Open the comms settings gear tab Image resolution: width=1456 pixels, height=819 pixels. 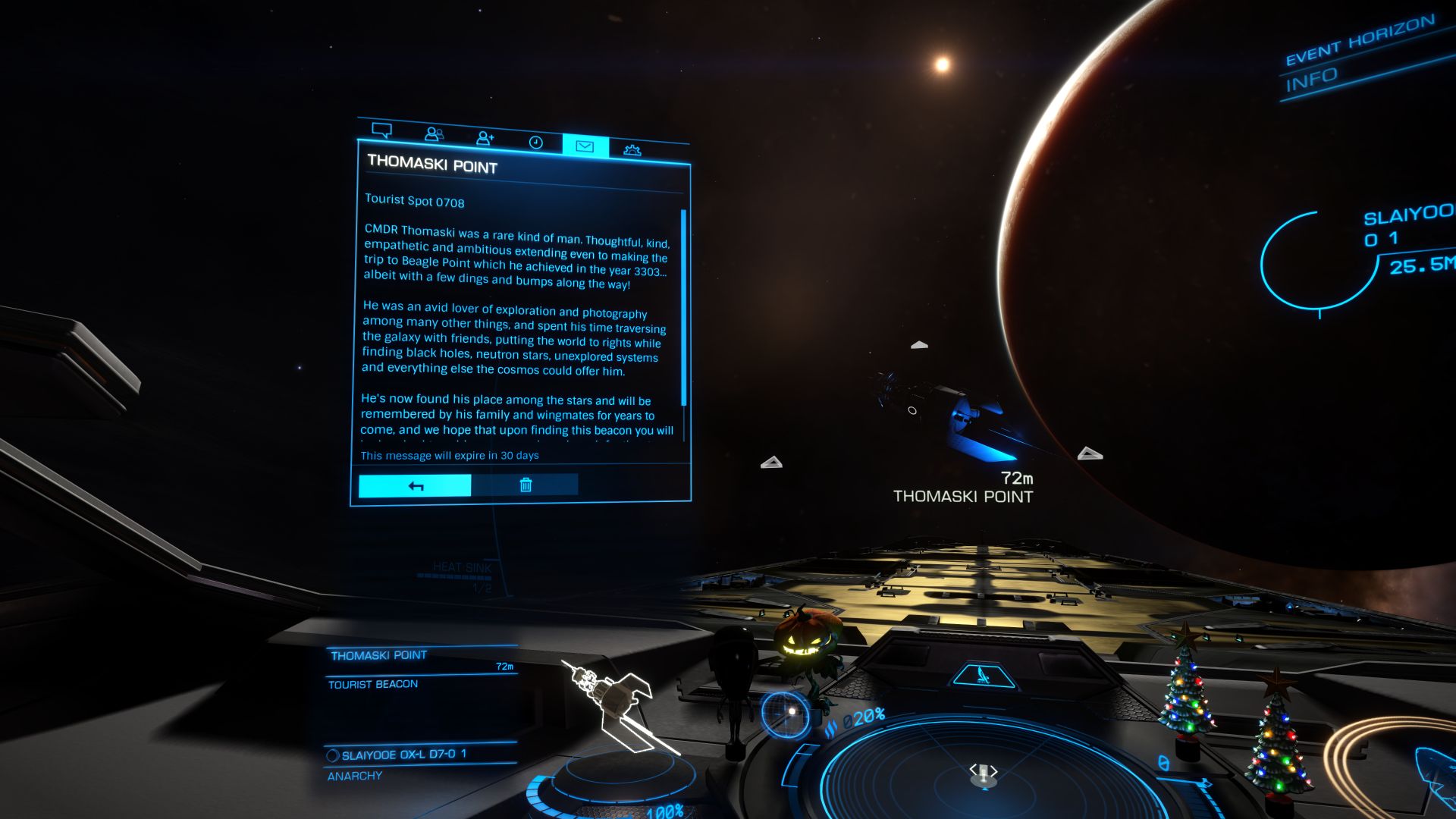pyautogui.click(x=632, y=149)
